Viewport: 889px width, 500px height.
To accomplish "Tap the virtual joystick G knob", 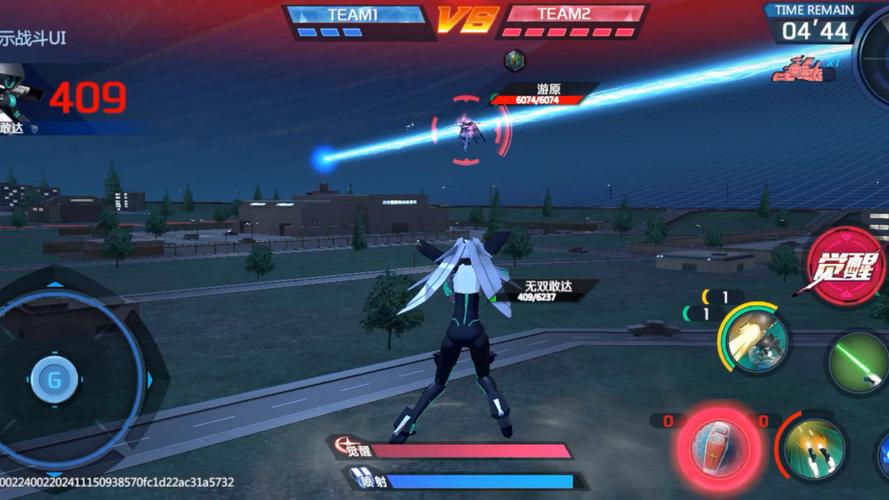I will point(54,379).
